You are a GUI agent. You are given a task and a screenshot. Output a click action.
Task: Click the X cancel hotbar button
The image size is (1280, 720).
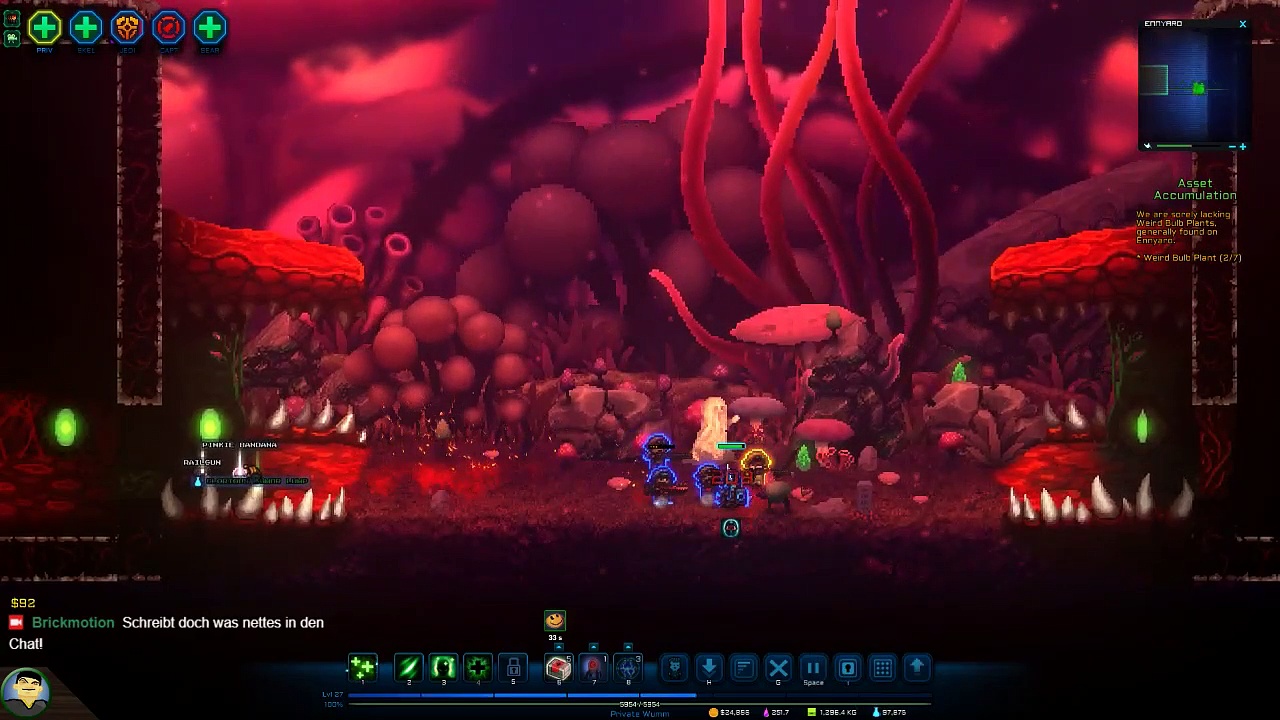(778, 667)
